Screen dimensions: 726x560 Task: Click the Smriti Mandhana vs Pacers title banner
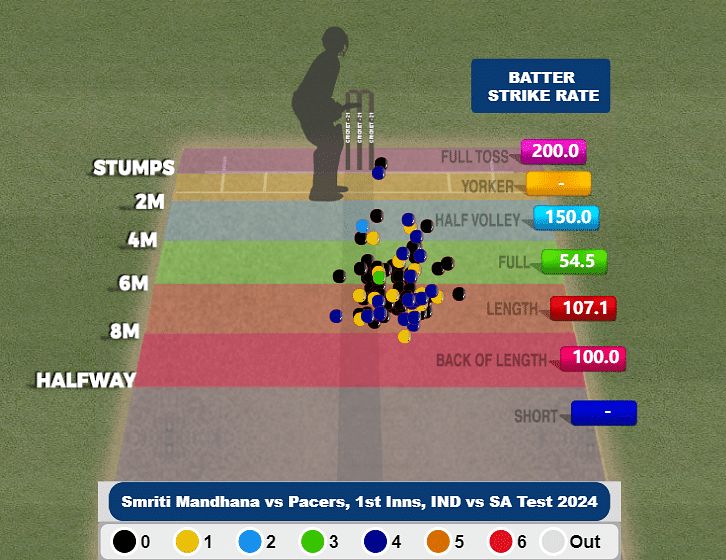tap(359, 501)
